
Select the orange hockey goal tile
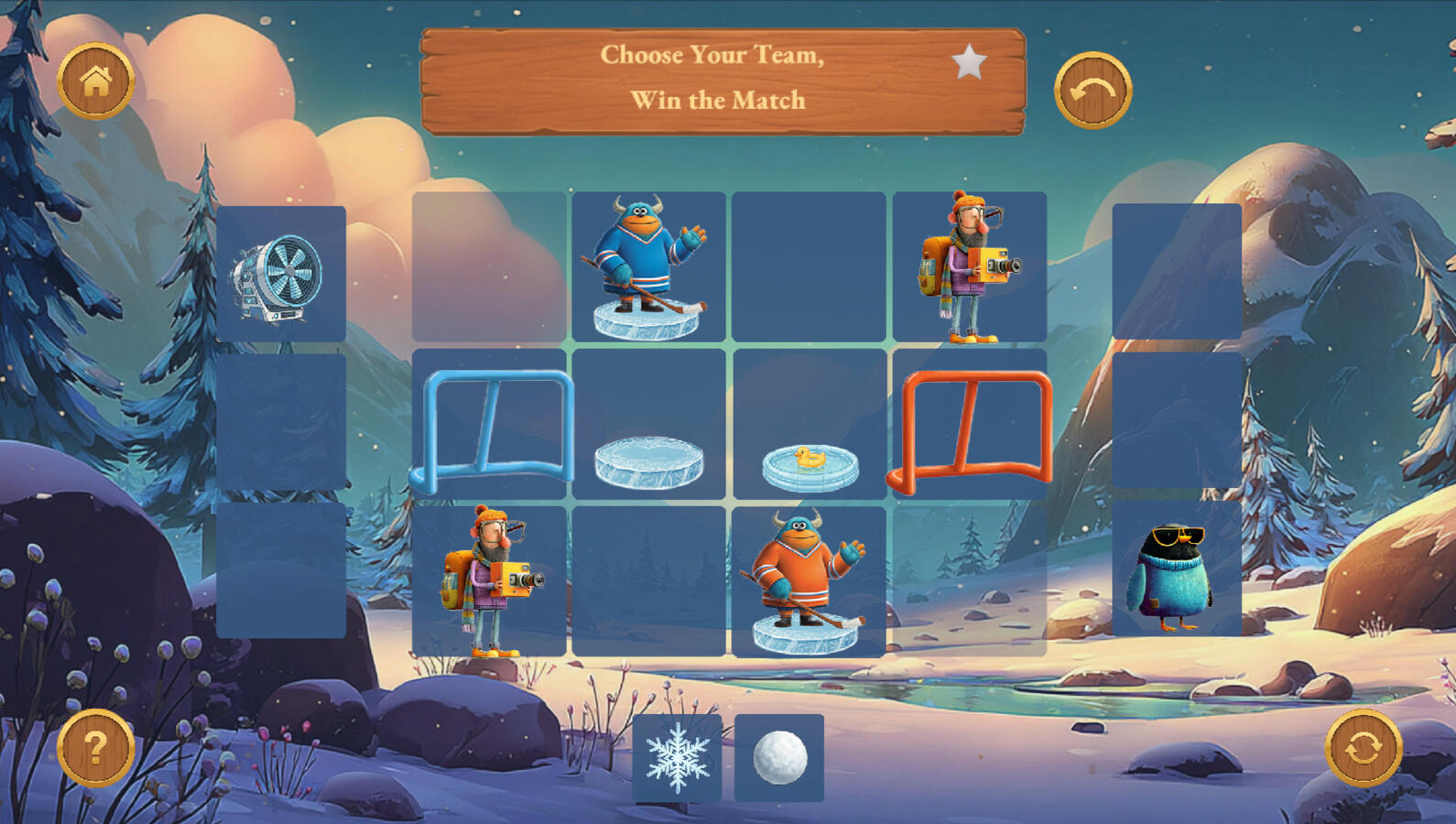tap(970, 425)
